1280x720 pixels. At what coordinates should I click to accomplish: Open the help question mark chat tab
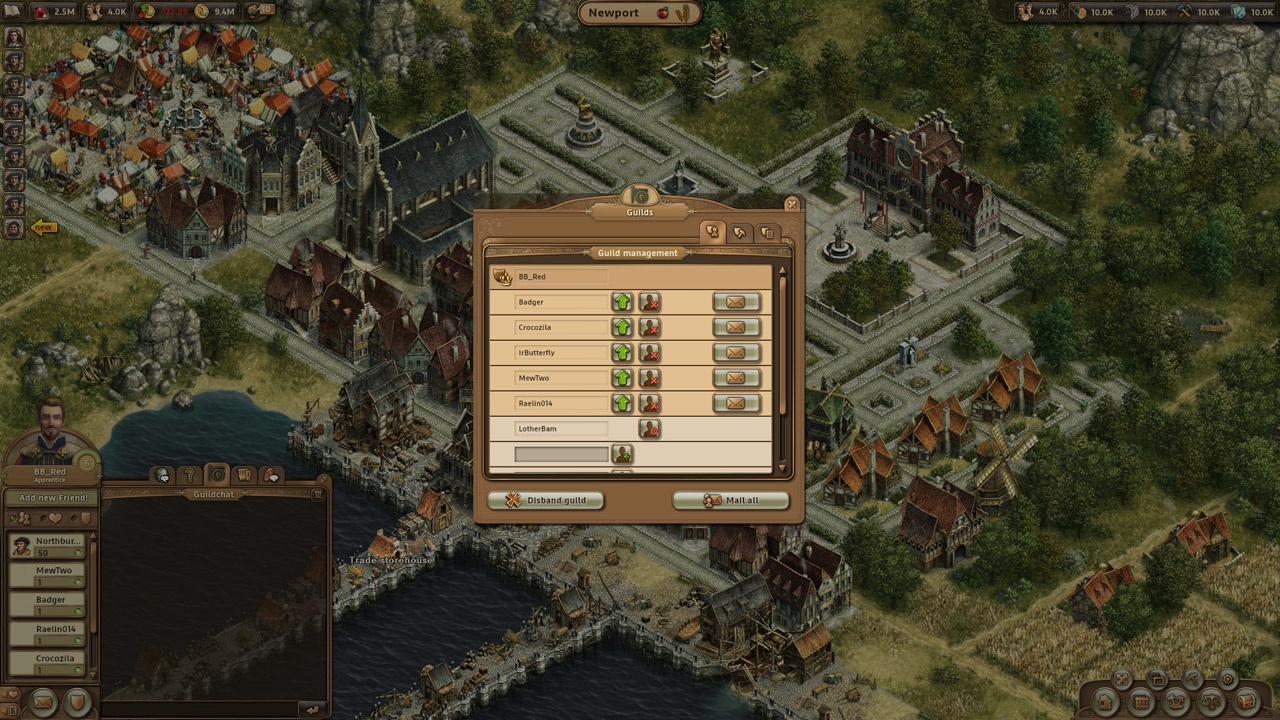pos(190,475)
